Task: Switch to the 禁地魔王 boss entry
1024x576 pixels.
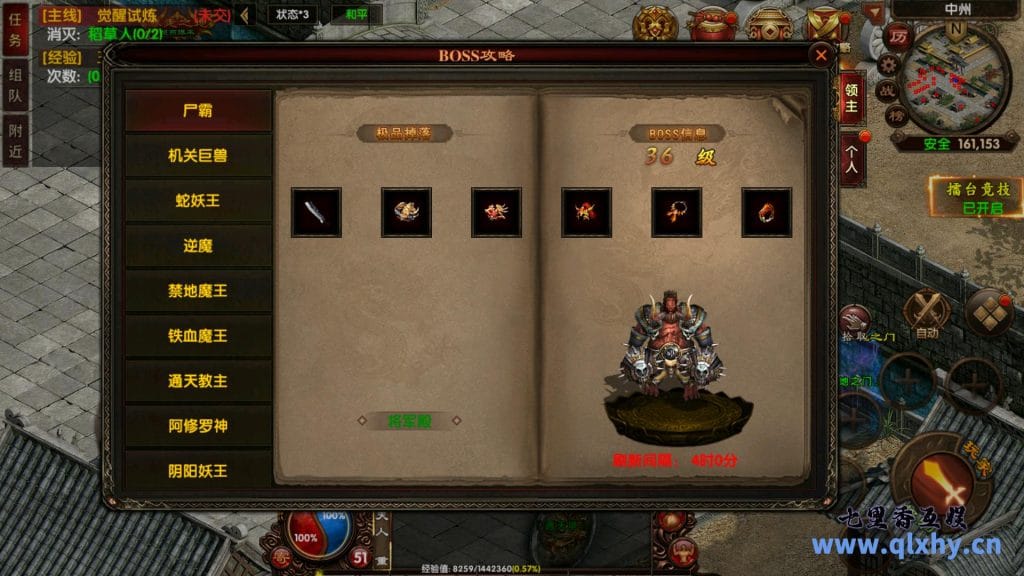Action: (x=198, y=290)
